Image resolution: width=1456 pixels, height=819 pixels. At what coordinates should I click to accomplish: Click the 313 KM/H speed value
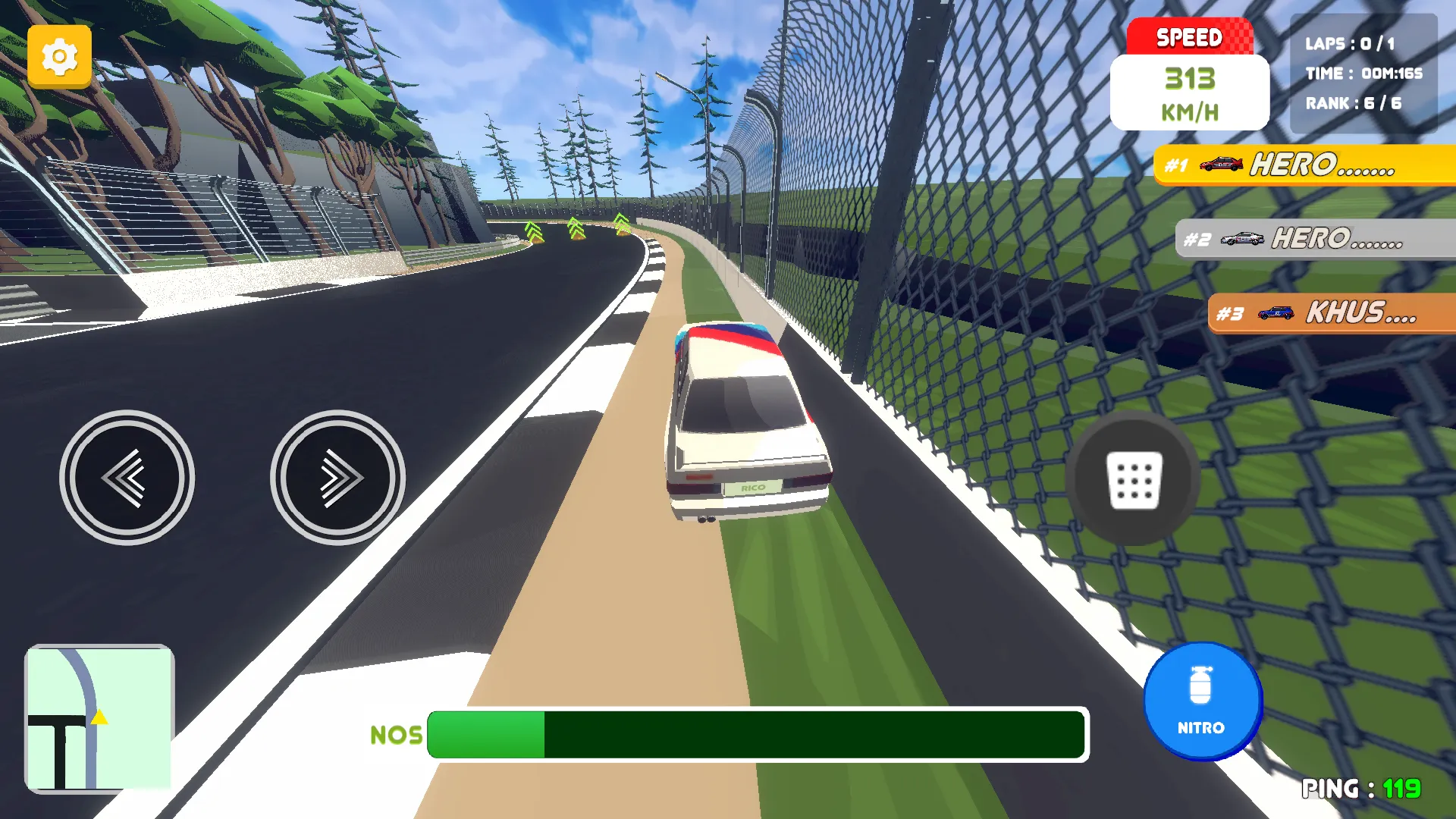pos(1189,78)
